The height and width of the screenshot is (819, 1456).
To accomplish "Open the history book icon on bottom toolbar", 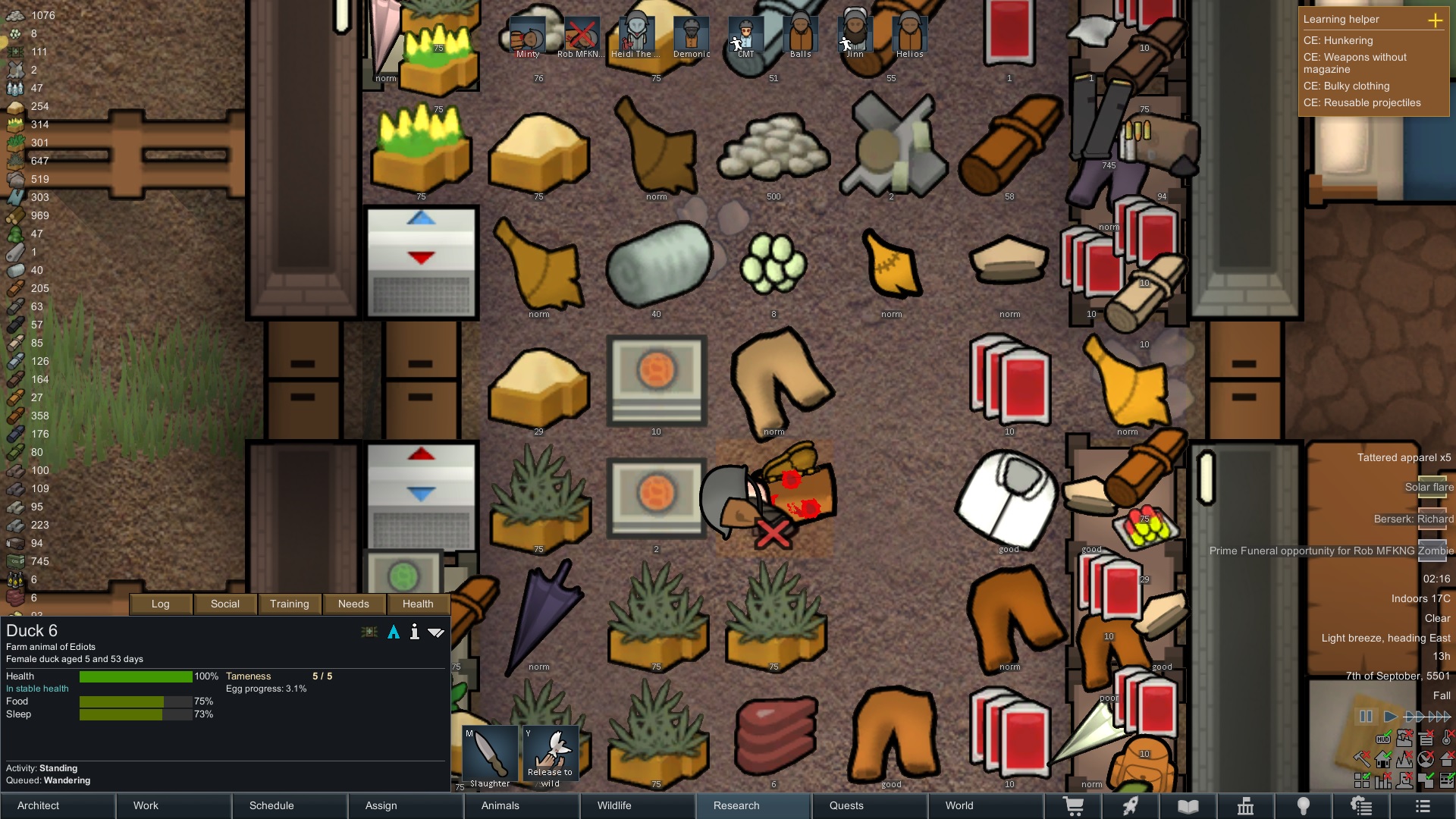I will 1187,806.
